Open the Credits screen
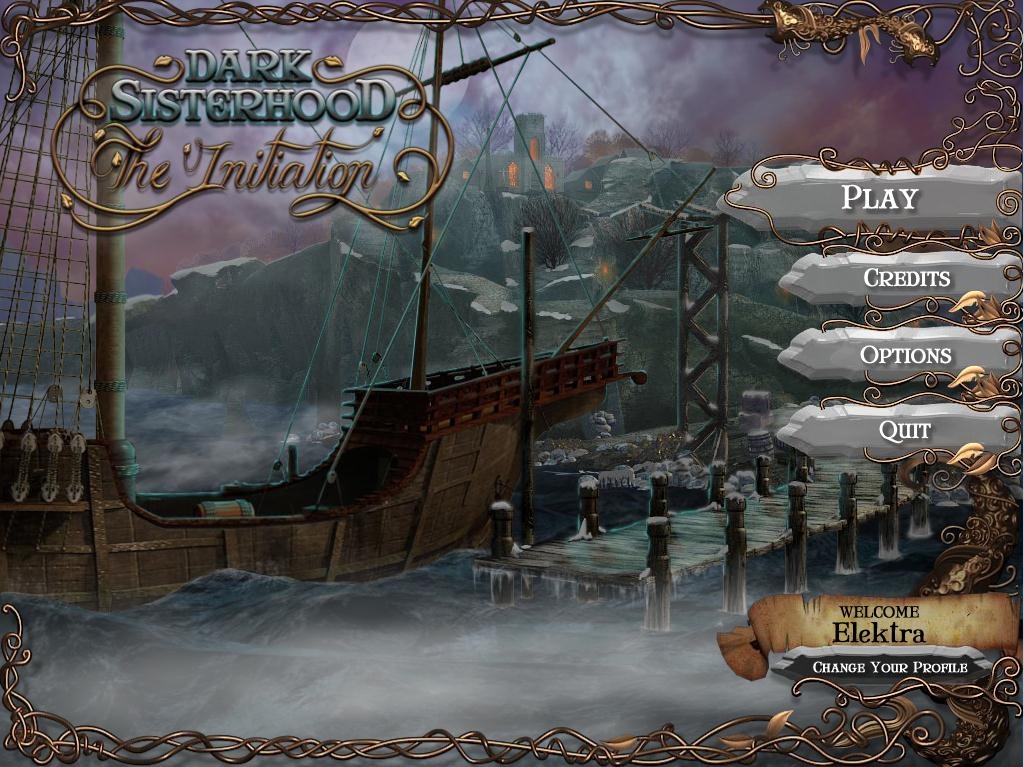The image size is (1024, 767). pyautogui.click(x=906, y=277)
